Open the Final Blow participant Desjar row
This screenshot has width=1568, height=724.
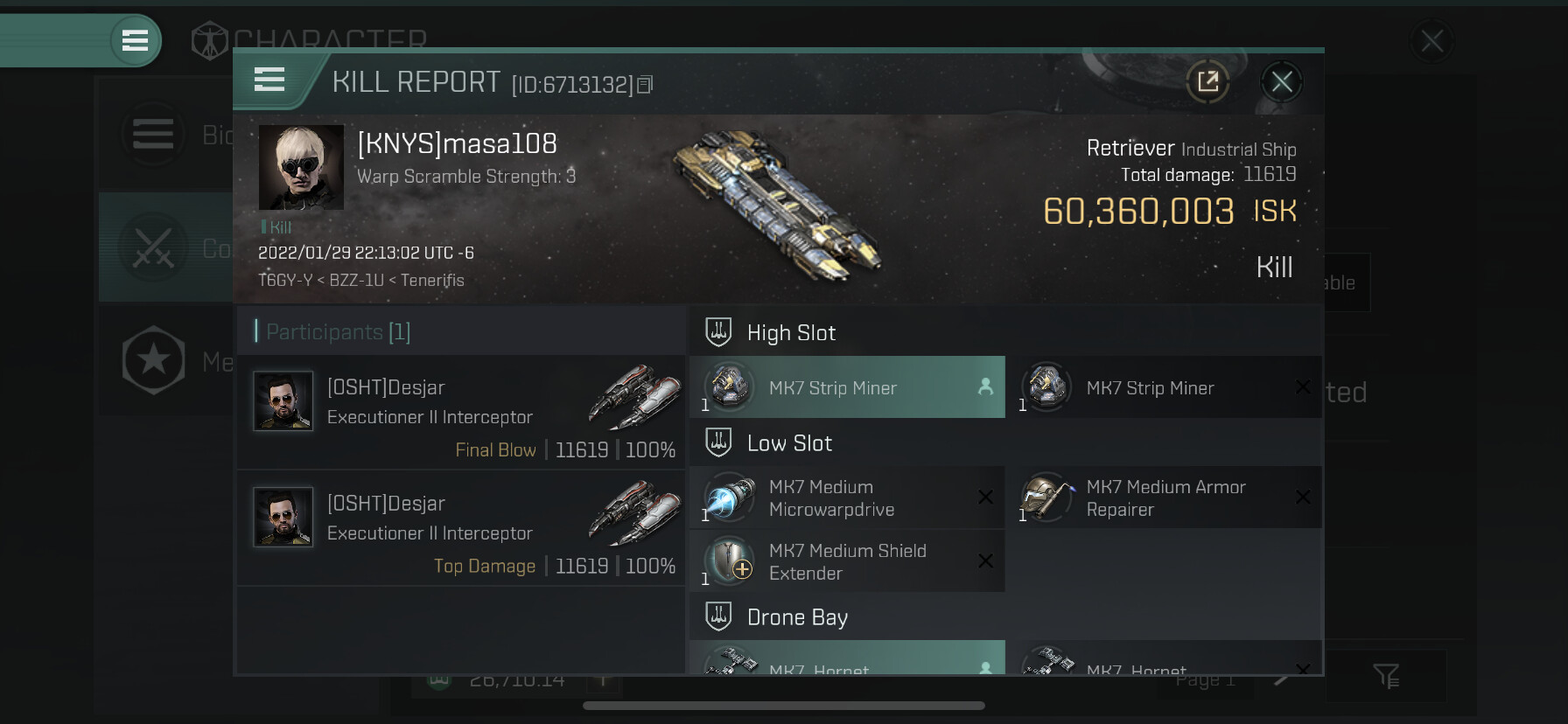(x=461, y=413)
